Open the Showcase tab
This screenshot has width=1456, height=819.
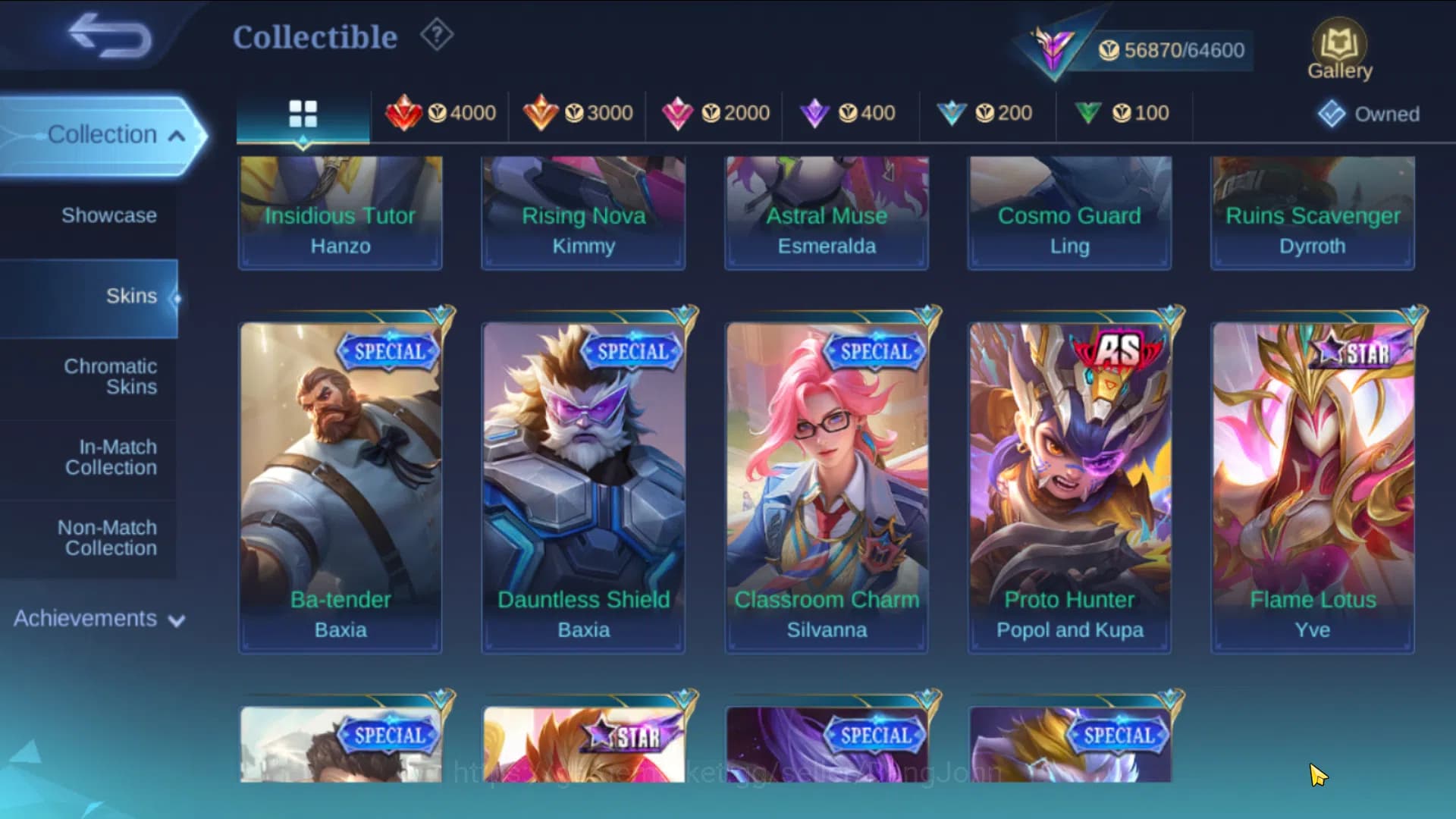[111, 215]
